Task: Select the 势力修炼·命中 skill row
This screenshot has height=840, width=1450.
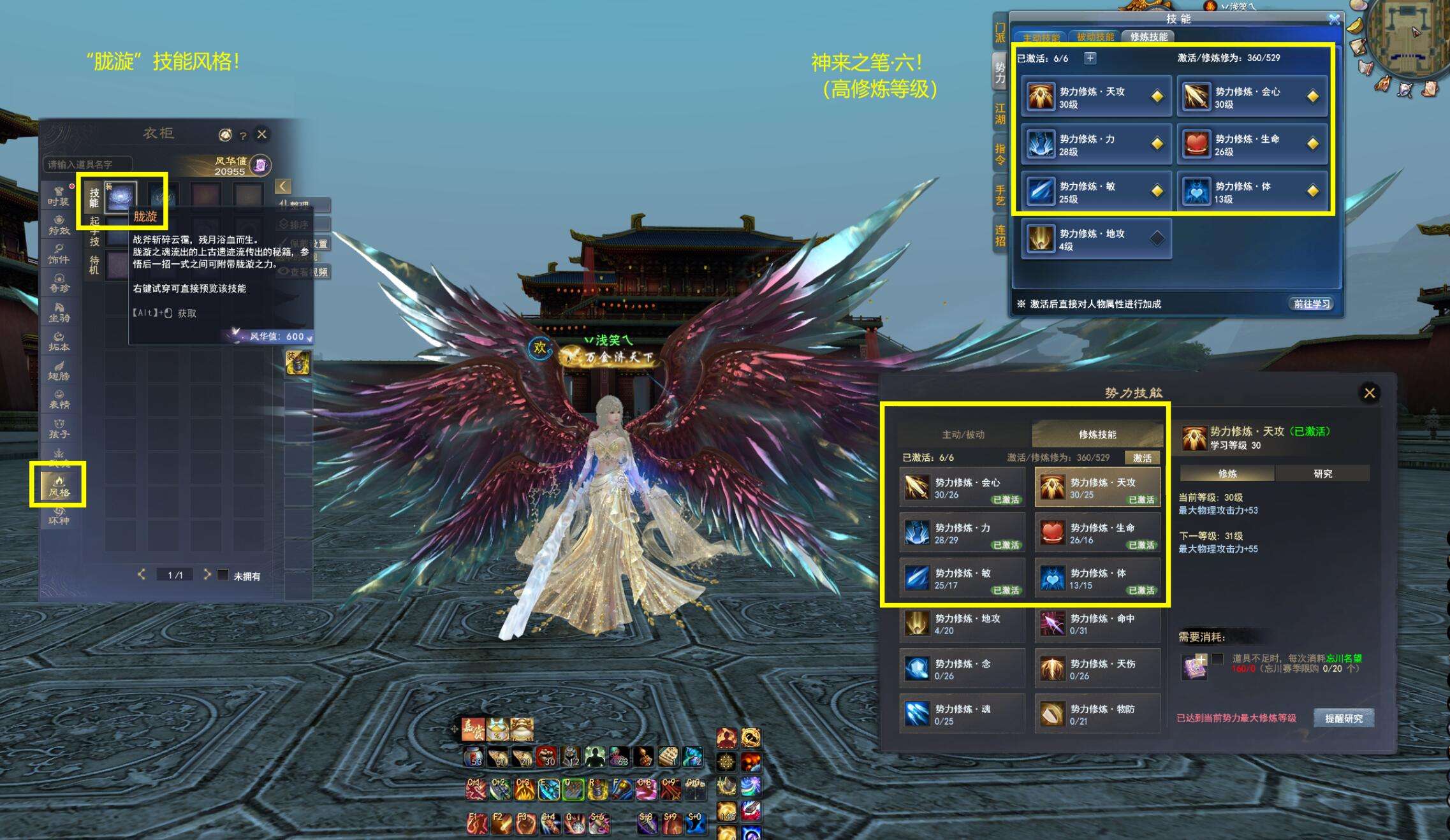Action: coord(1097,624)
